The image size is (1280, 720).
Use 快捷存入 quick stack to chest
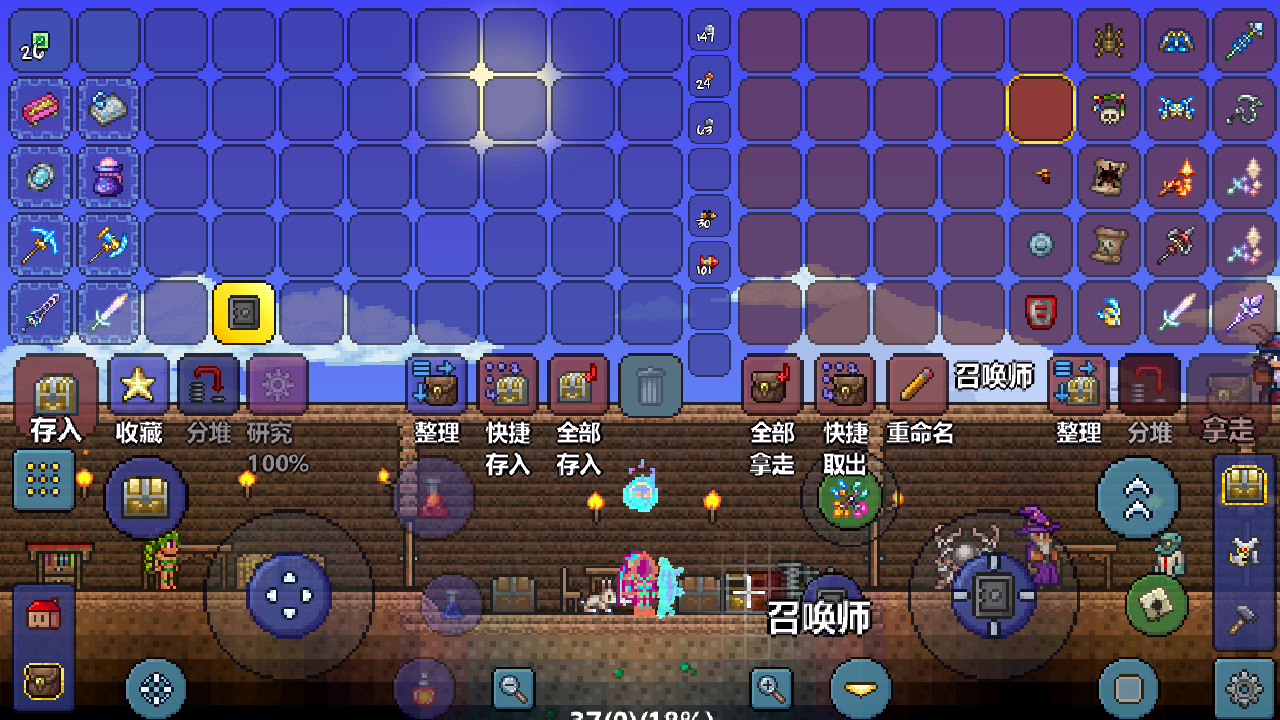pos(508,386)
